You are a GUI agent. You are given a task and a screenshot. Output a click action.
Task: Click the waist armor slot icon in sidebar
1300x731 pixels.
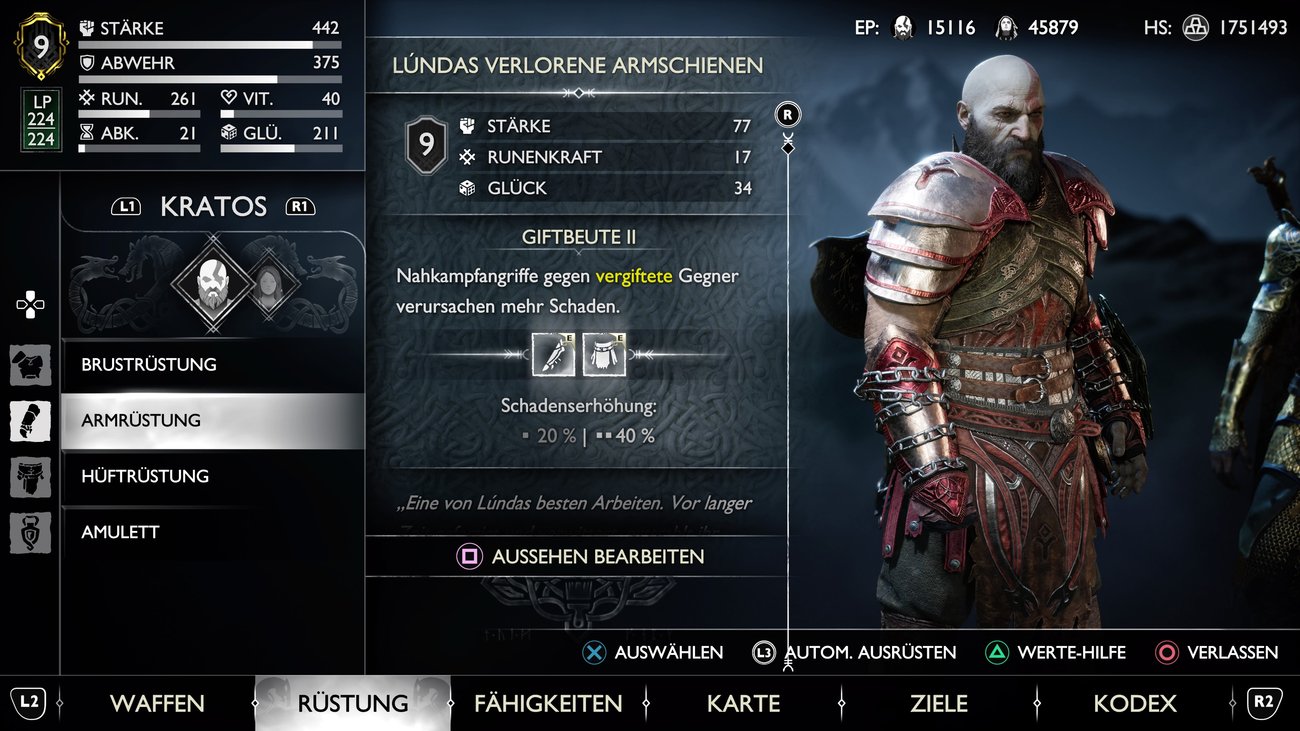[x=30, y=477]
